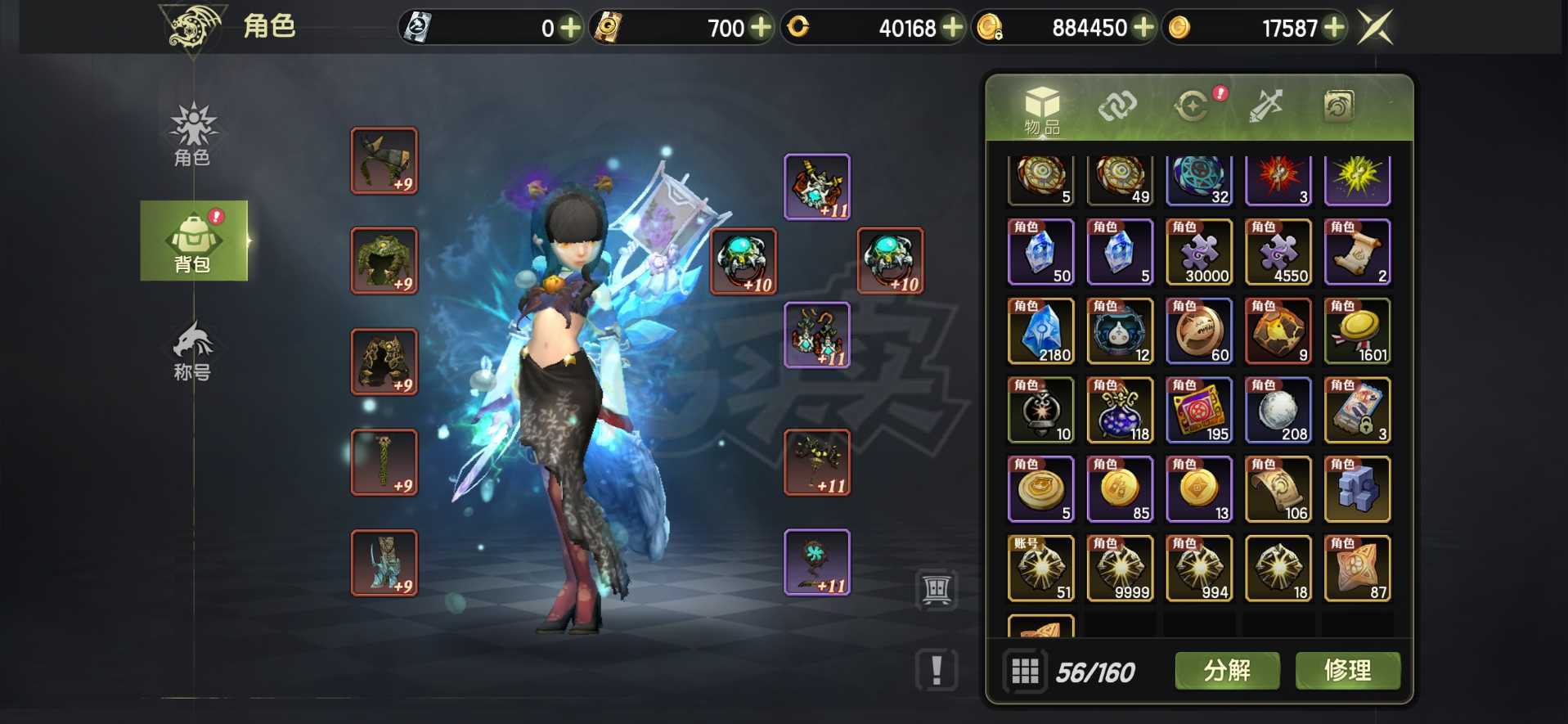Select the blue crystal stack of 2180
Screen dimensions: 1568x724
tap(1041, 331)
